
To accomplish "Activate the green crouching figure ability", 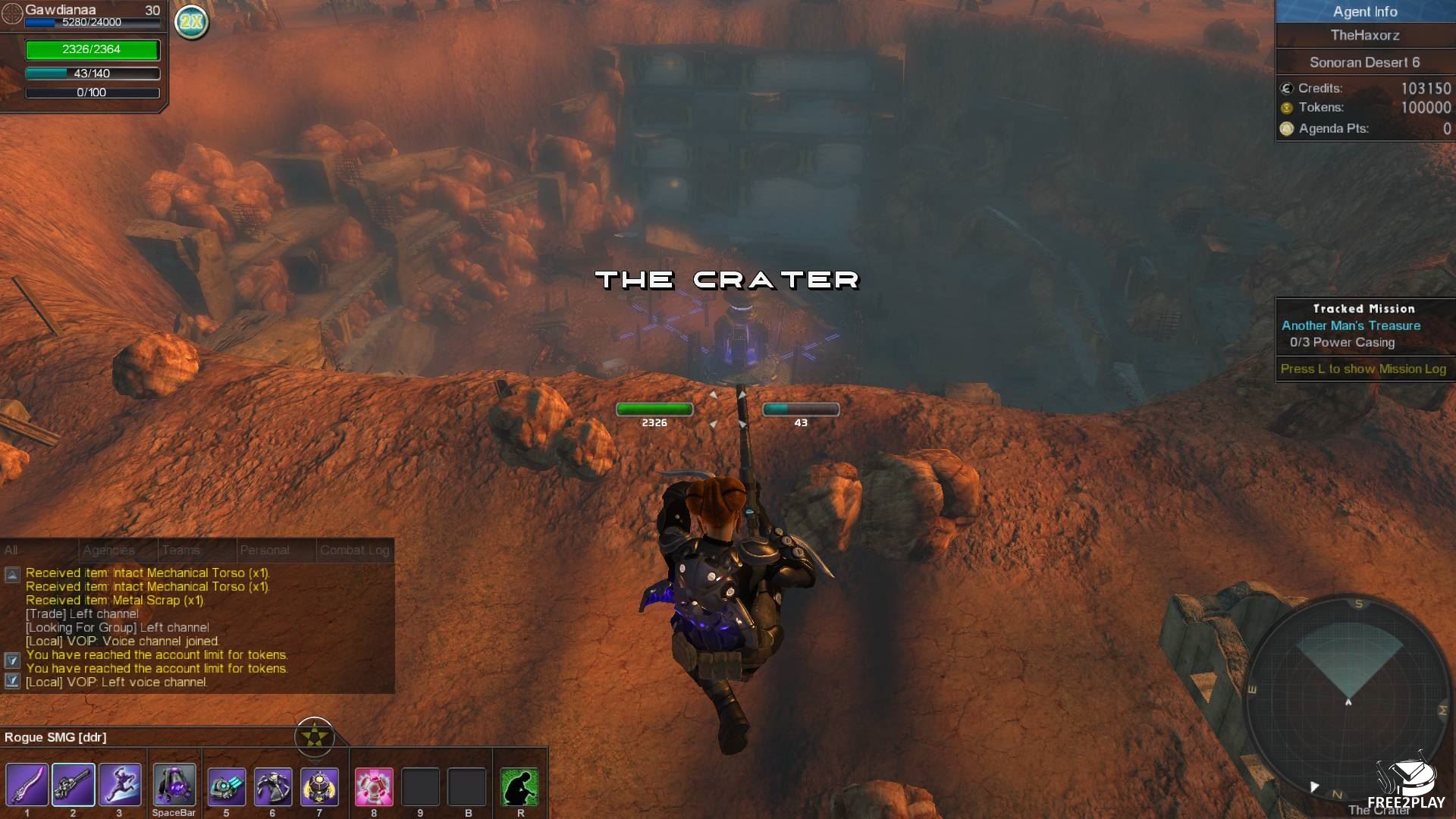I will click(x=519, y=786).
